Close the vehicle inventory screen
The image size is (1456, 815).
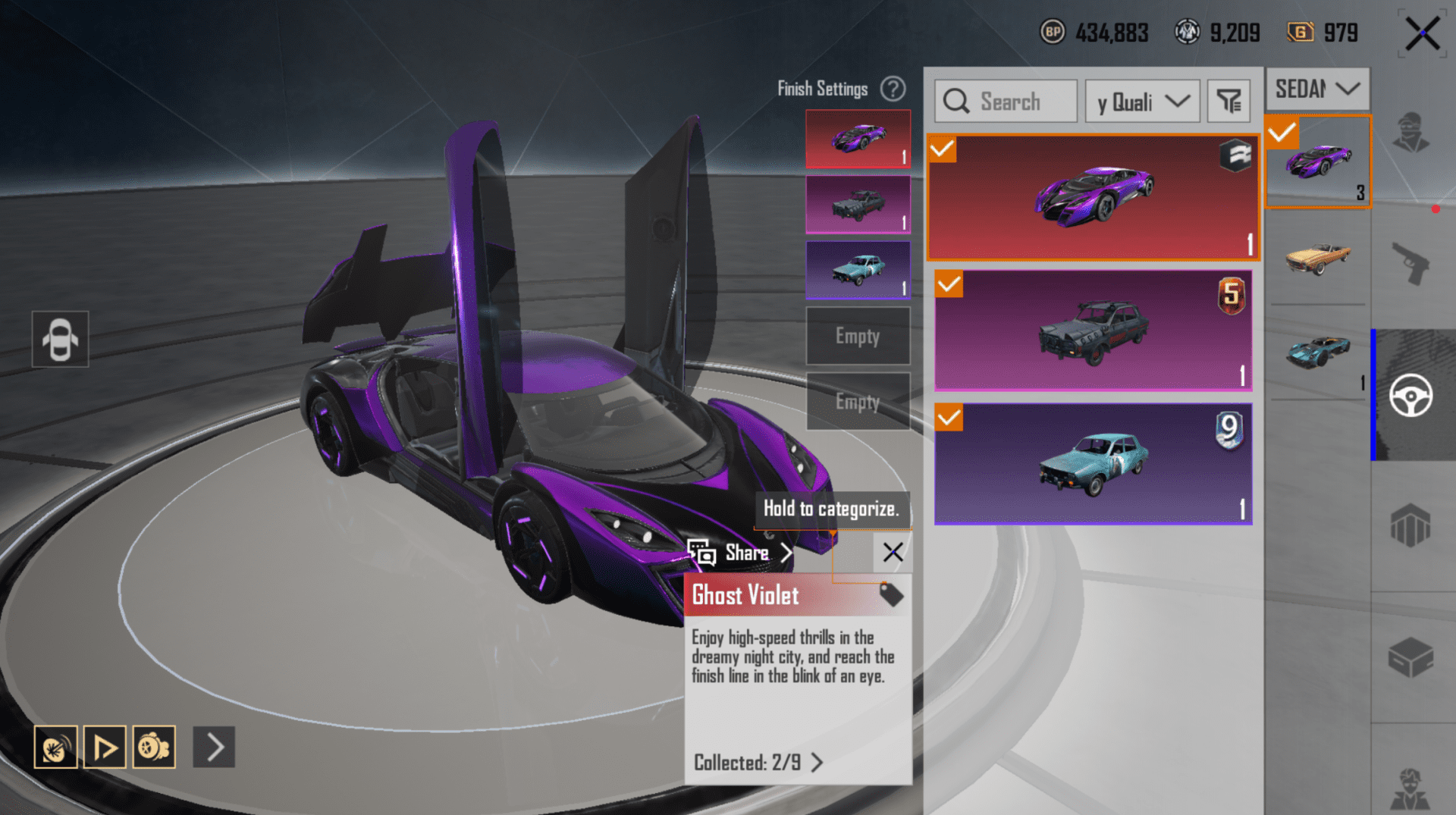coord(1422,34)
